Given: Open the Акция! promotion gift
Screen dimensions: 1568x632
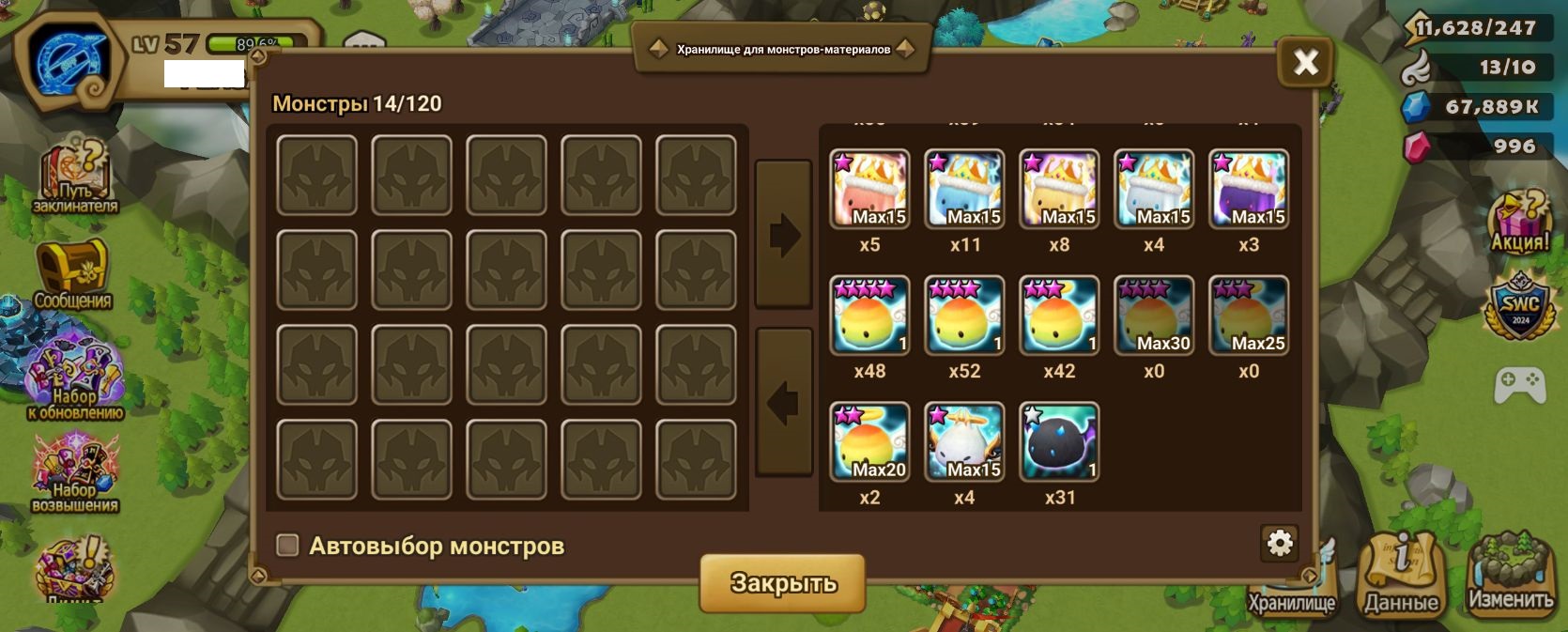Looking at the screenshot, I should 1519,221.
